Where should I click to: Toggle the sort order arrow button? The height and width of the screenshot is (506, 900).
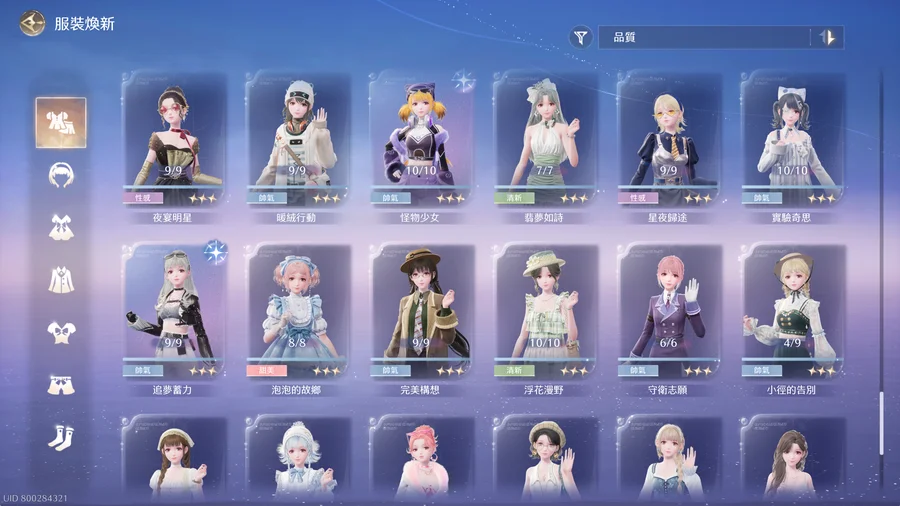point(828,38)
